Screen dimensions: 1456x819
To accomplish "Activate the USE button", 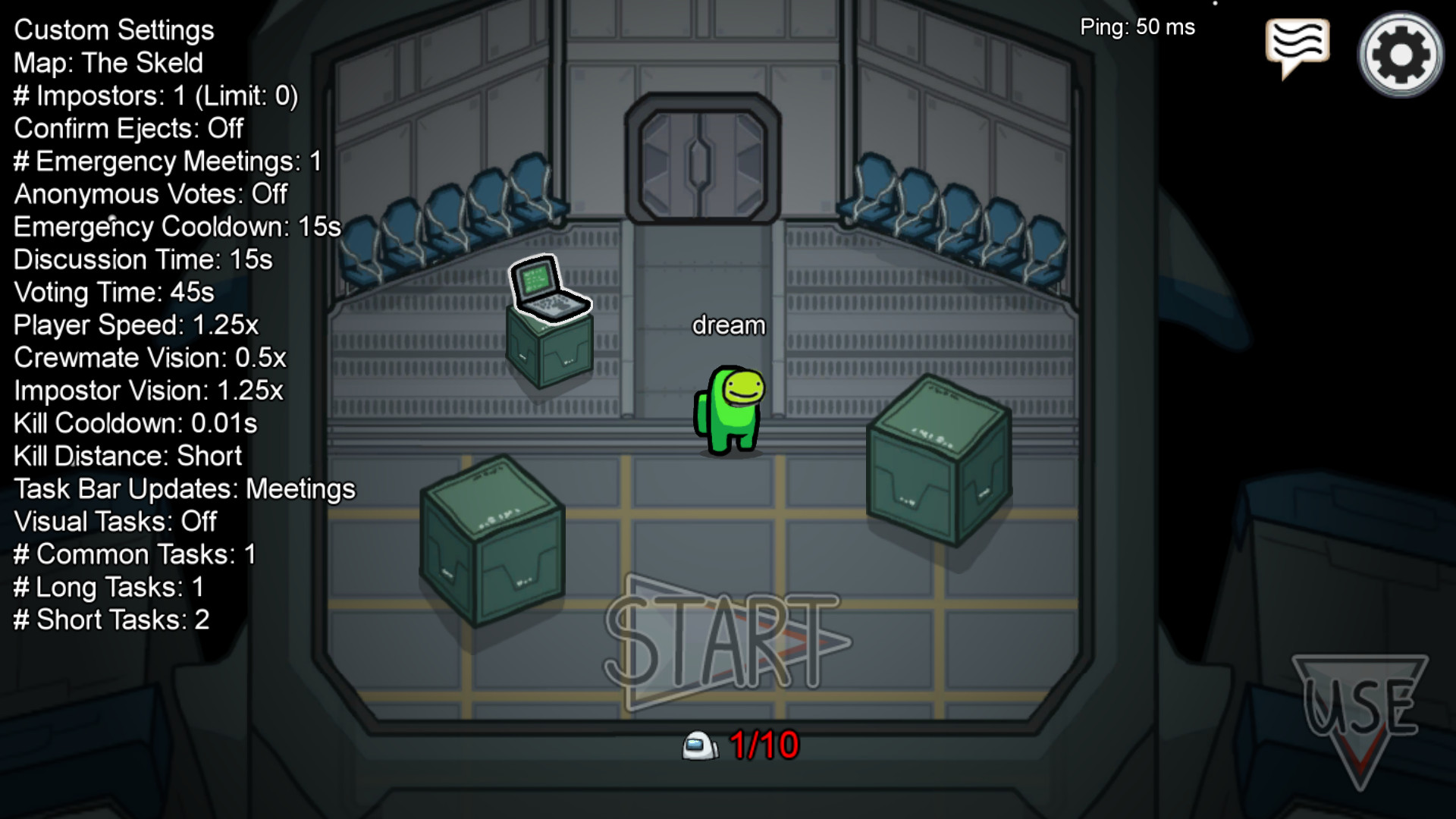I will [x=1360, y=709].
